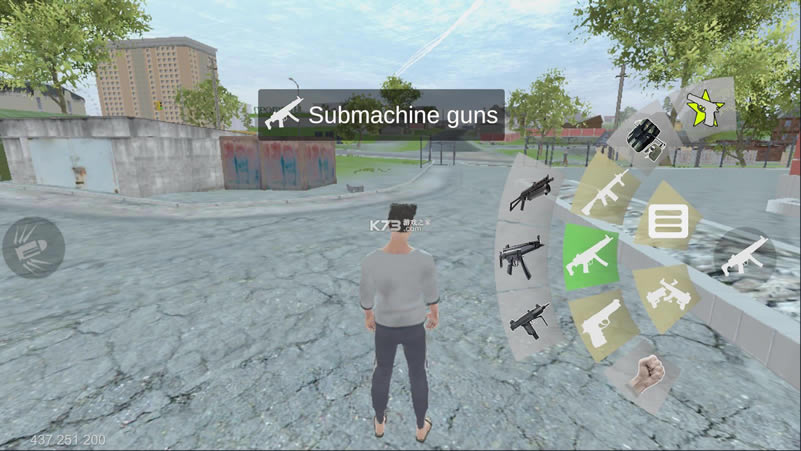The height and width of the screenshot is (451, 801).
Task: Switch to bare fist
Action: tap(649, 373)
